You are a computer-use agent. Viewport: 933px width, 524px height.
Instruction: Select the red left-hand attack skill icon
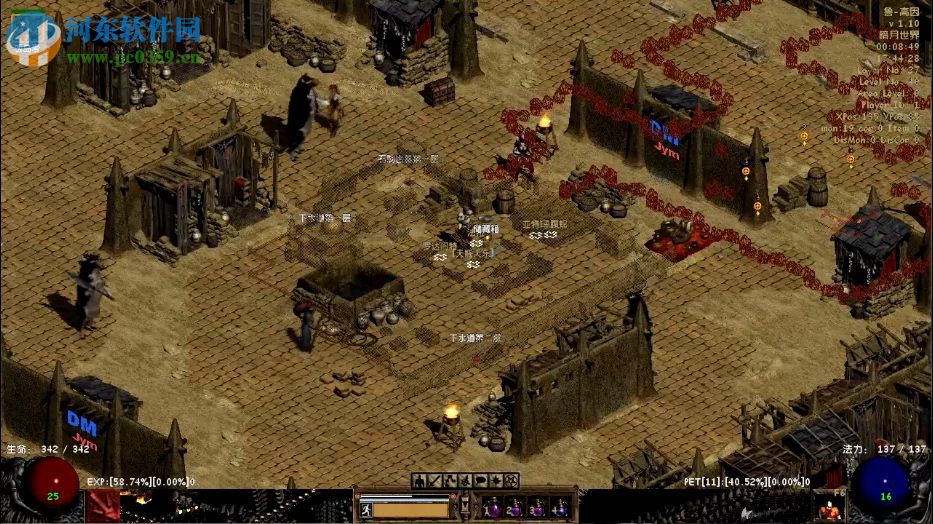(x=103, y=506)
